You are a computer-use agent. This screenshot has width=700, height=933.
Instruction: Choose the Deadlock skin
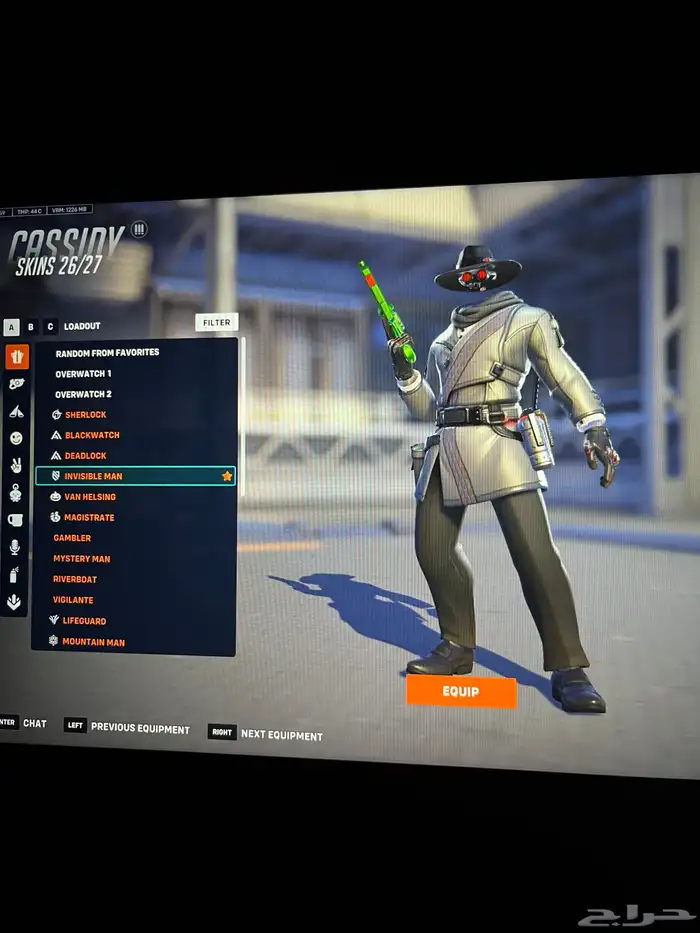tap(85, 456)
